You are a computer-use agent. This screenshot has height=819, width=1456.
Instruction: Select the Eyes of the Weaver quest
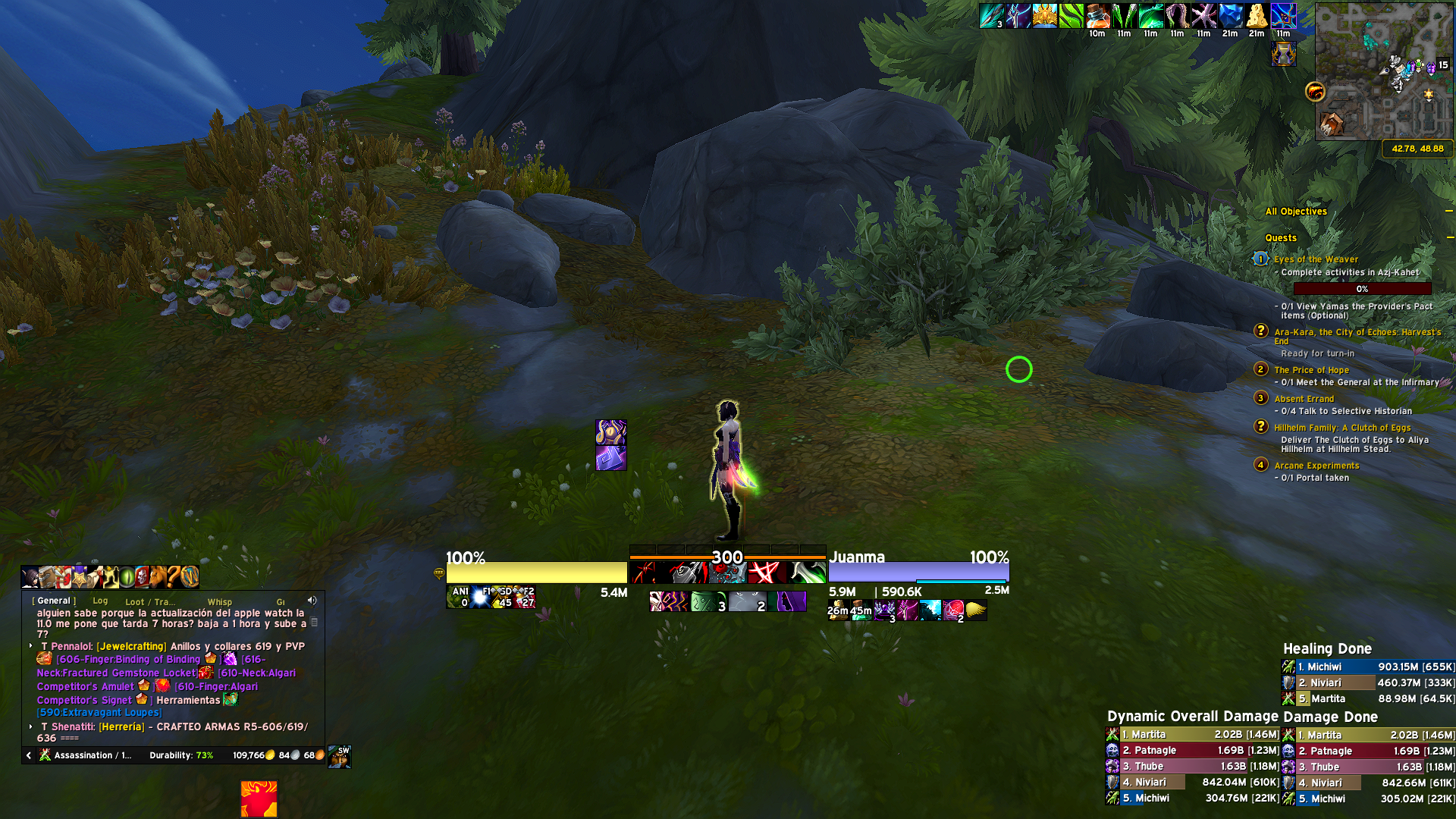pos(1316,259)
